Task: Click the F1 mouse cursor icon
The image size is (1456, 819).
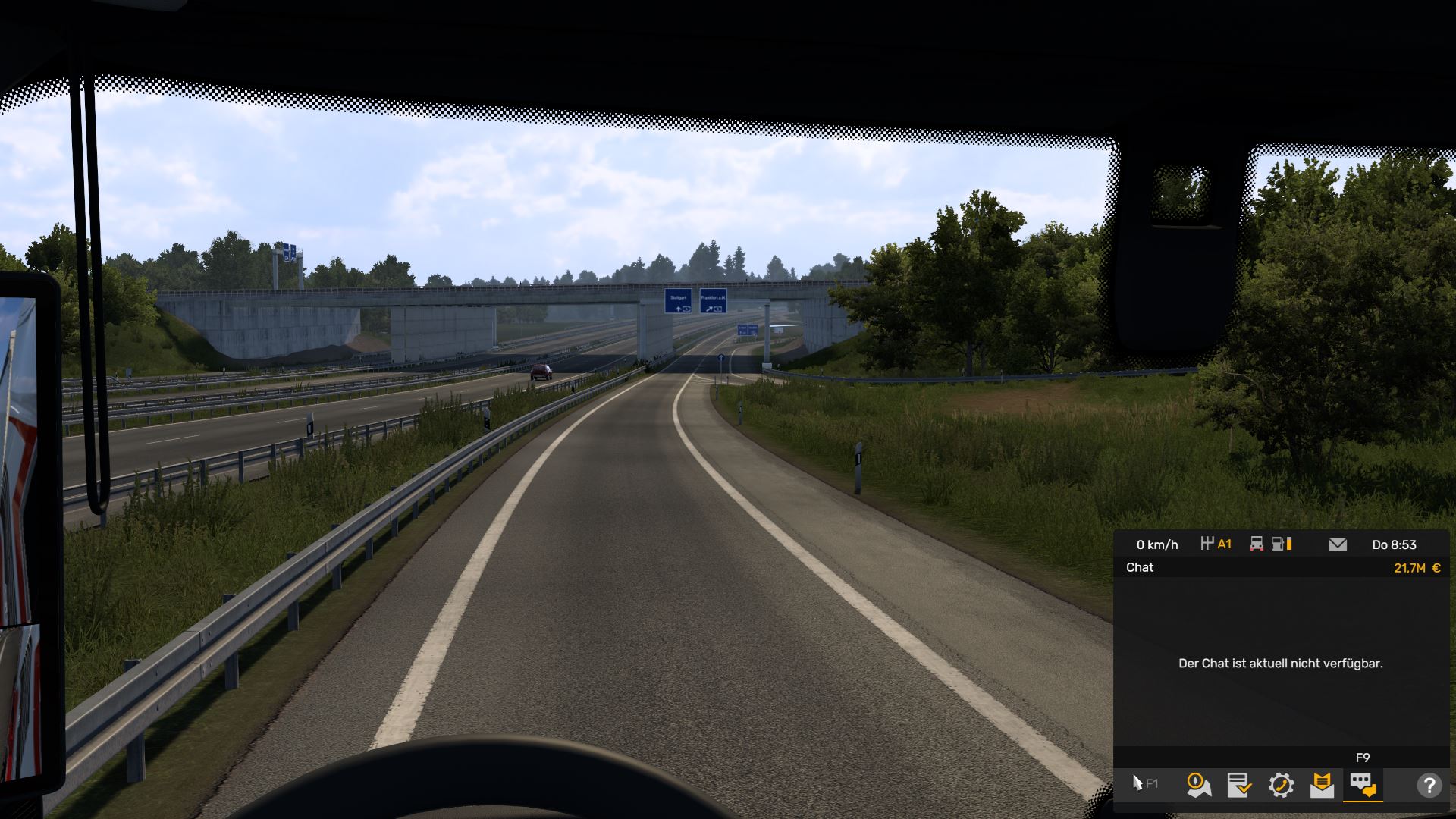Action: coord(1142,785)
